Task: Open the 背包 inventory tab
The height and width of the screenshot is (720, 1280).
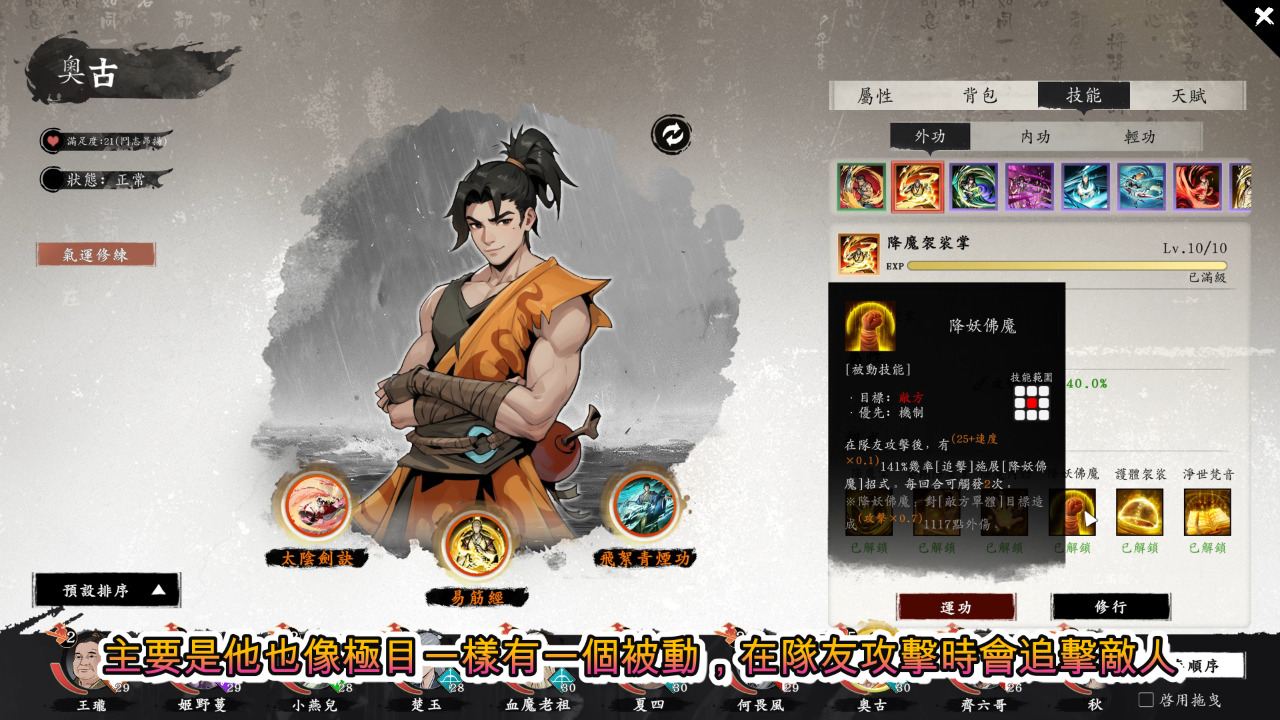Action: pos(980,96)
